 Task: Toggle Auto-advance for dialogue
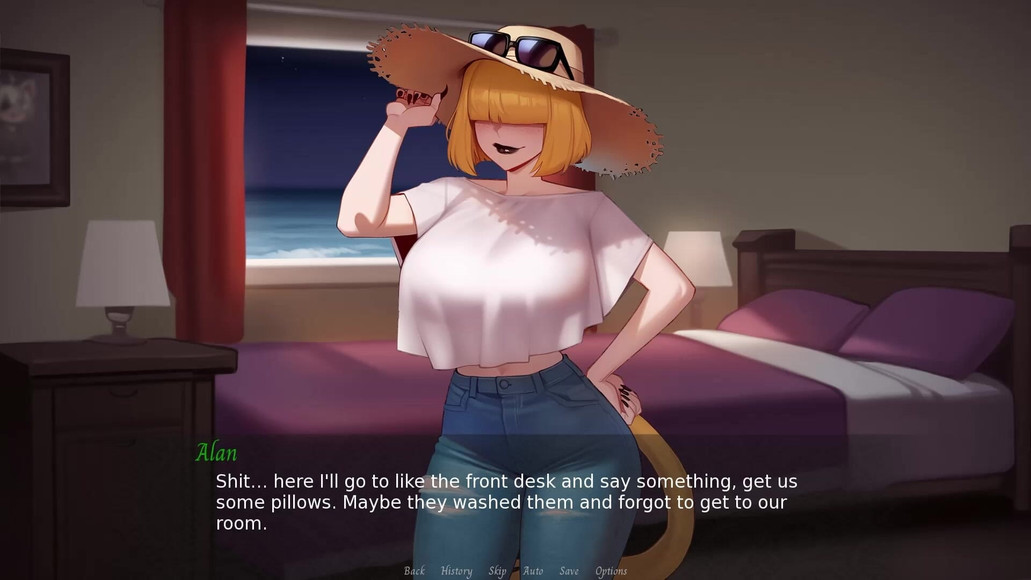[x=533, y=571]
